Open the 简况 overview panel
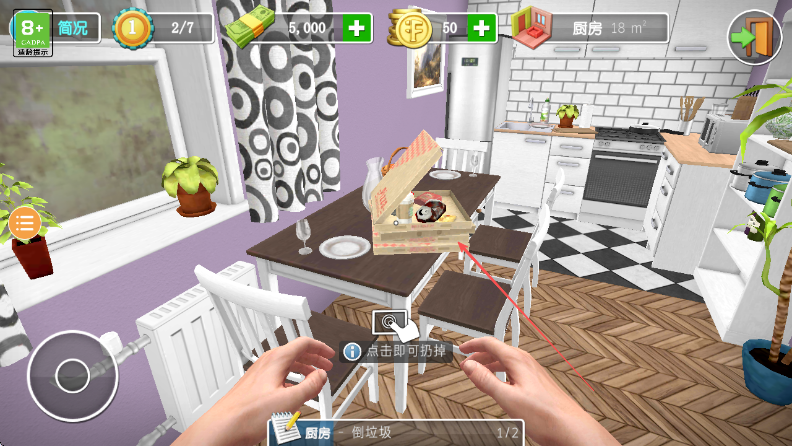This screenshot has width=792, height=446. tap(73, 28)
